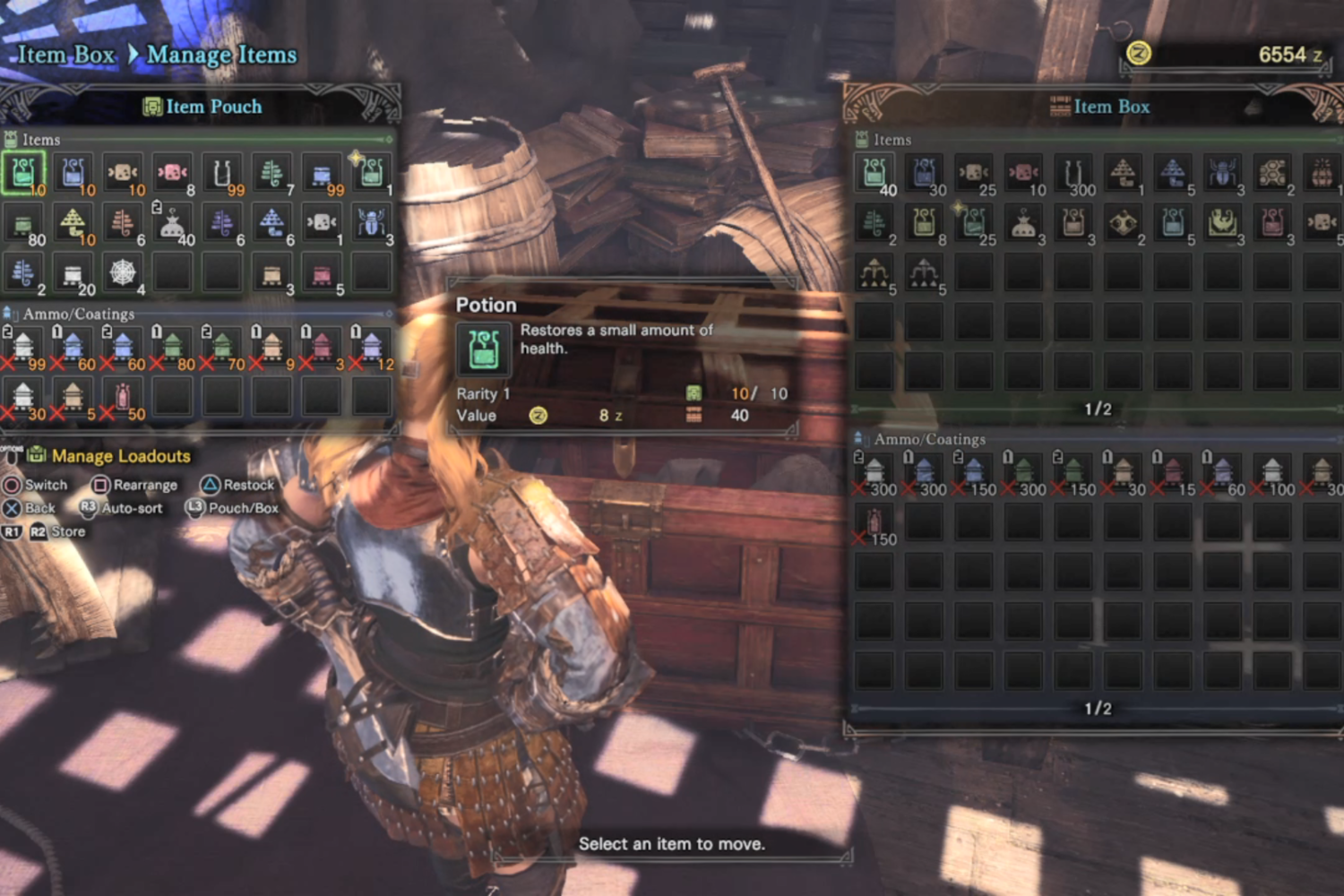Screen dimensions: 1344x896
Task: Pick the purple ammo with 12 in pouch
Action: click(x=371, y=346)
